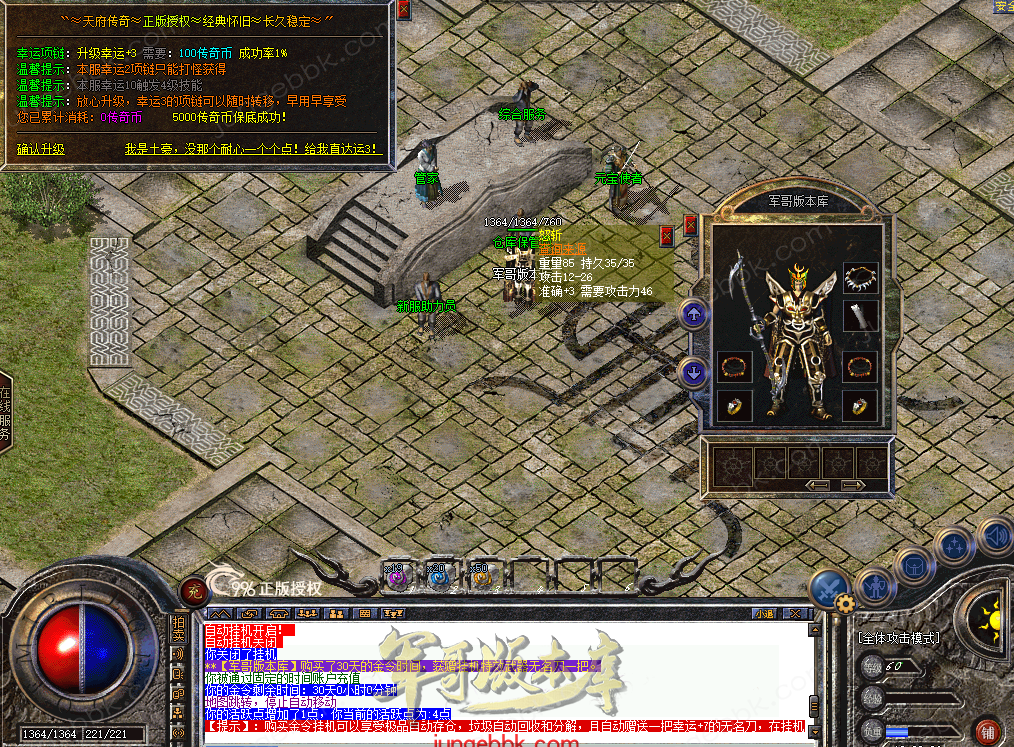Choose the direct-to-luck-3 tycoon upgrade option
Image resolution: width=1014 pixels, height=747 pixels.
[253, 149]
